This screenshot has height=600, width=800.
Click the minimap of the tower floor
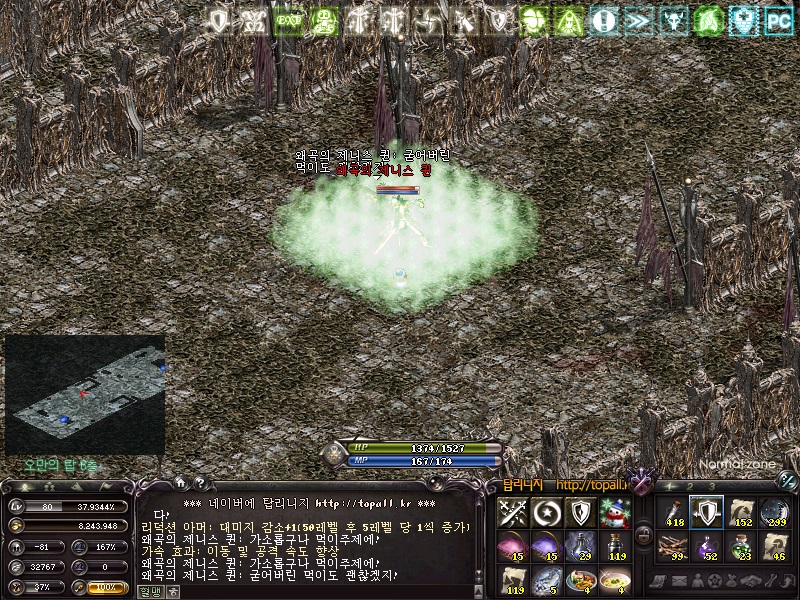84,394
